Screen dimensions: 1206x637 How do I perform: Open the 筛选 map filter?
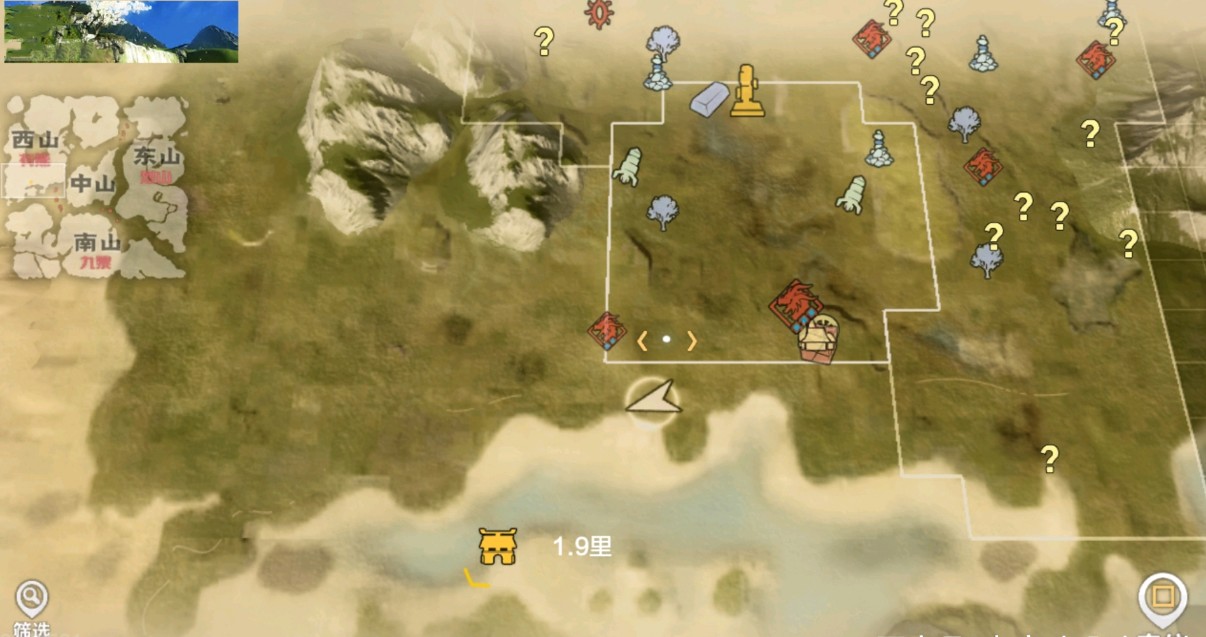tap(31, 603)
